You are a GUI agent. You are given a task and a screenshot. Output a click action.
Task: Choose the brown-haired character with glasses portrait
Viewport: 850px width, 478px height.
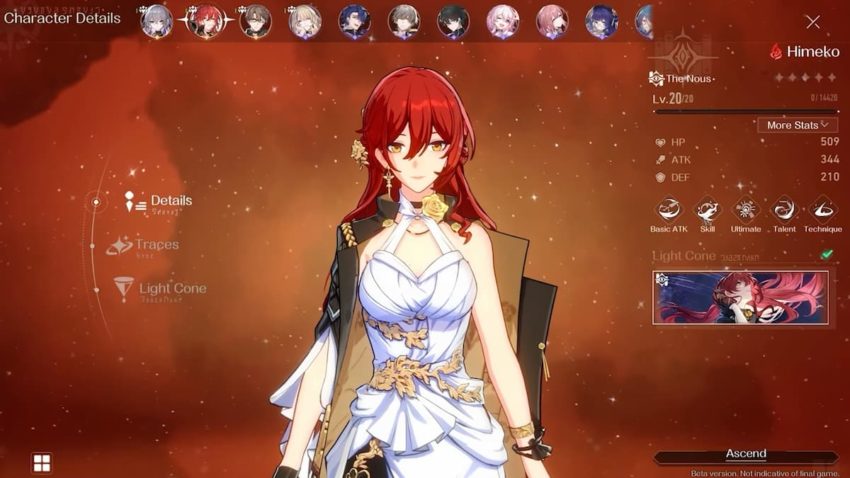click(x=255, y=21)
